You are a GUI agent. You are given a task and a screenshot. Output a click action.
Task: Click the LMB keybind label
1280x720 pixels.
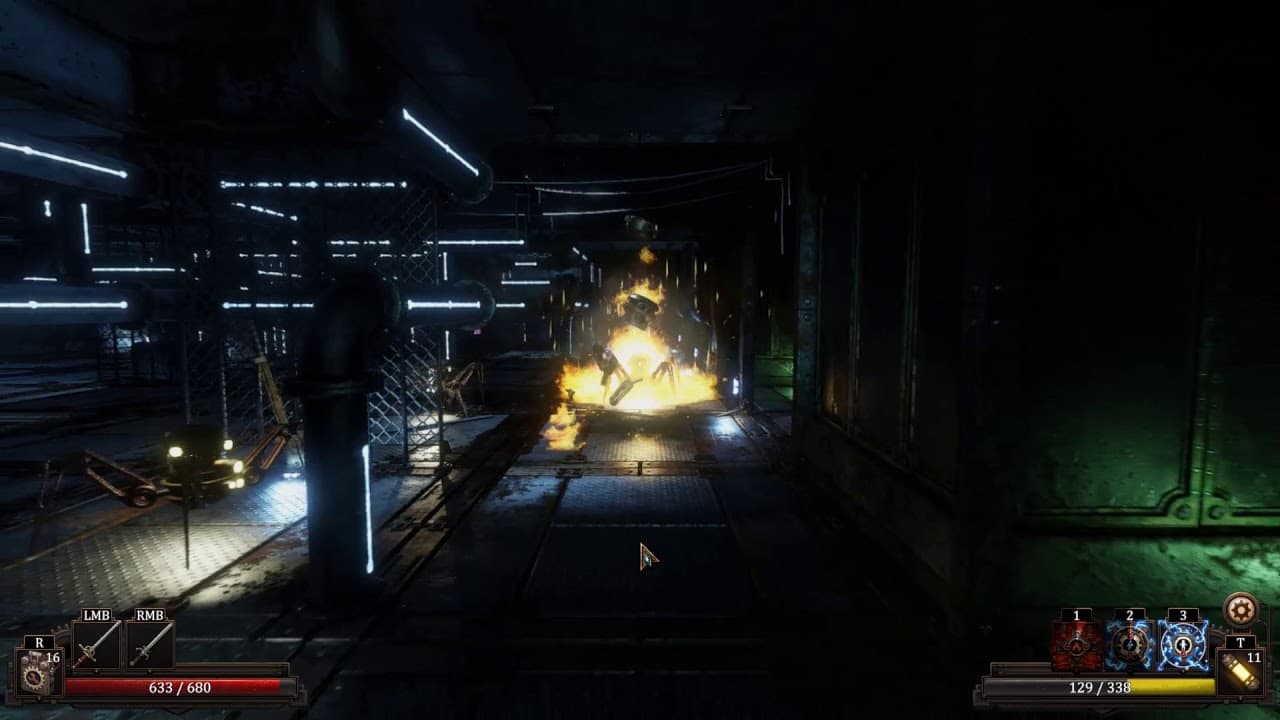96,615
